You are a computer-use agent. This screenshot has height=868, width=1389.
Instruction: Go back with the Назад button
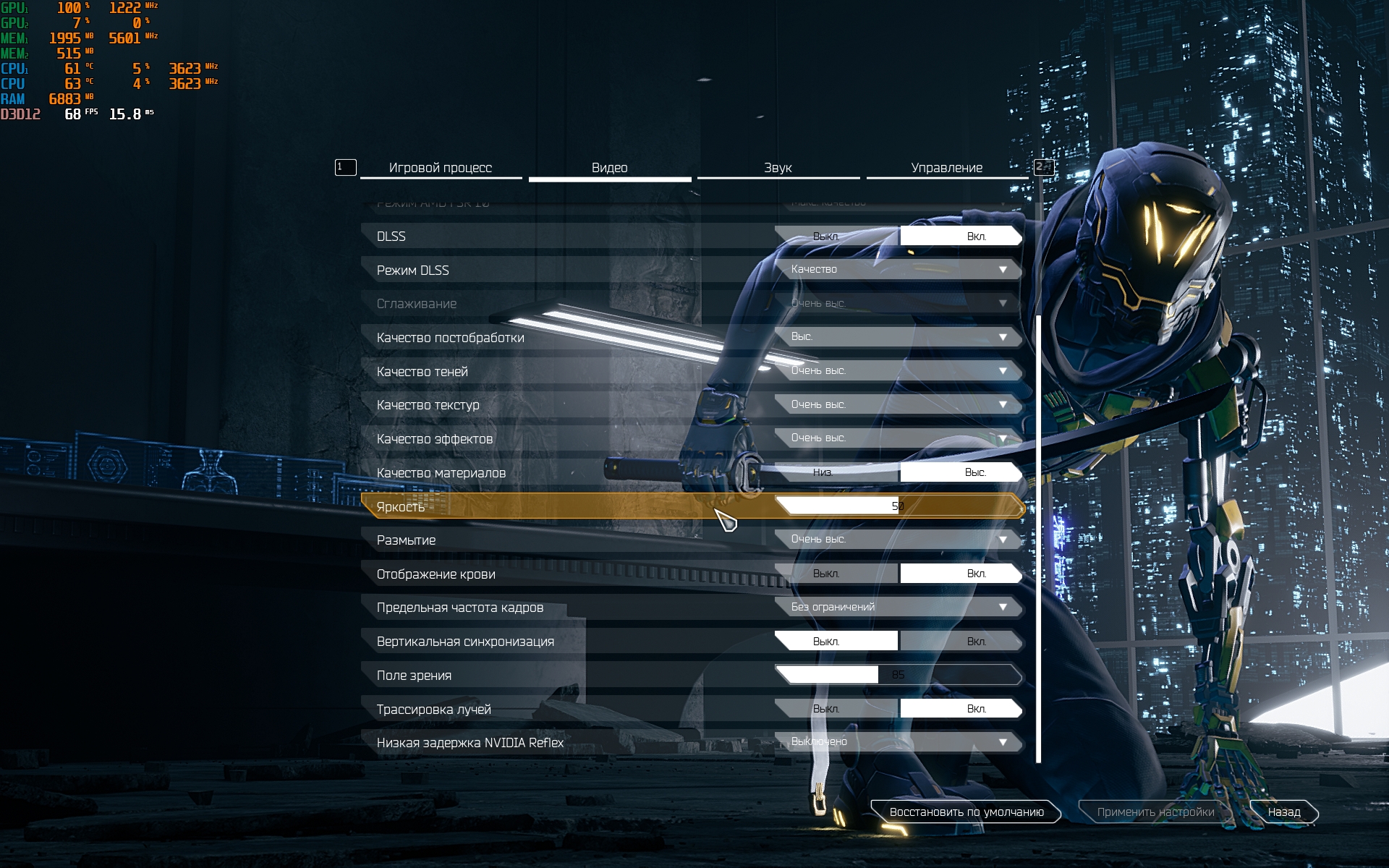(x=1283, y=812)
